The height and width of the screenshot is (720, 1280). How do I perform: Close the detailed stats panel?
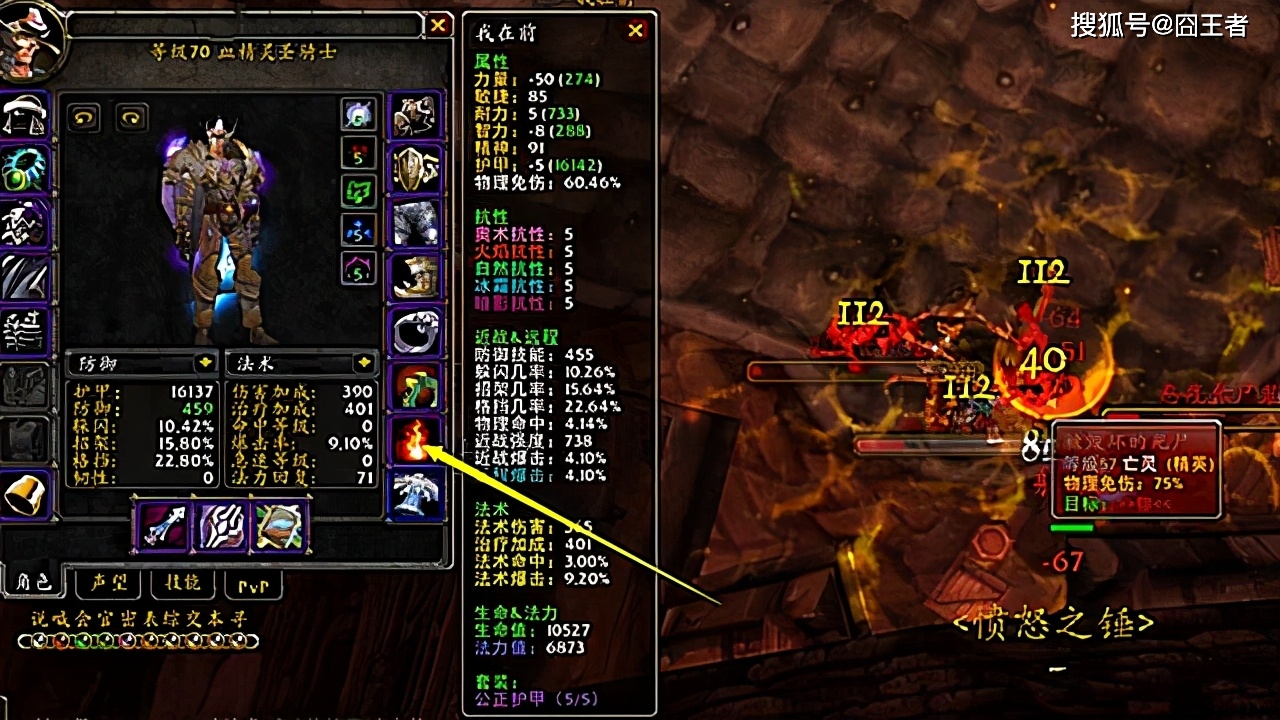[x=636, y=32]
